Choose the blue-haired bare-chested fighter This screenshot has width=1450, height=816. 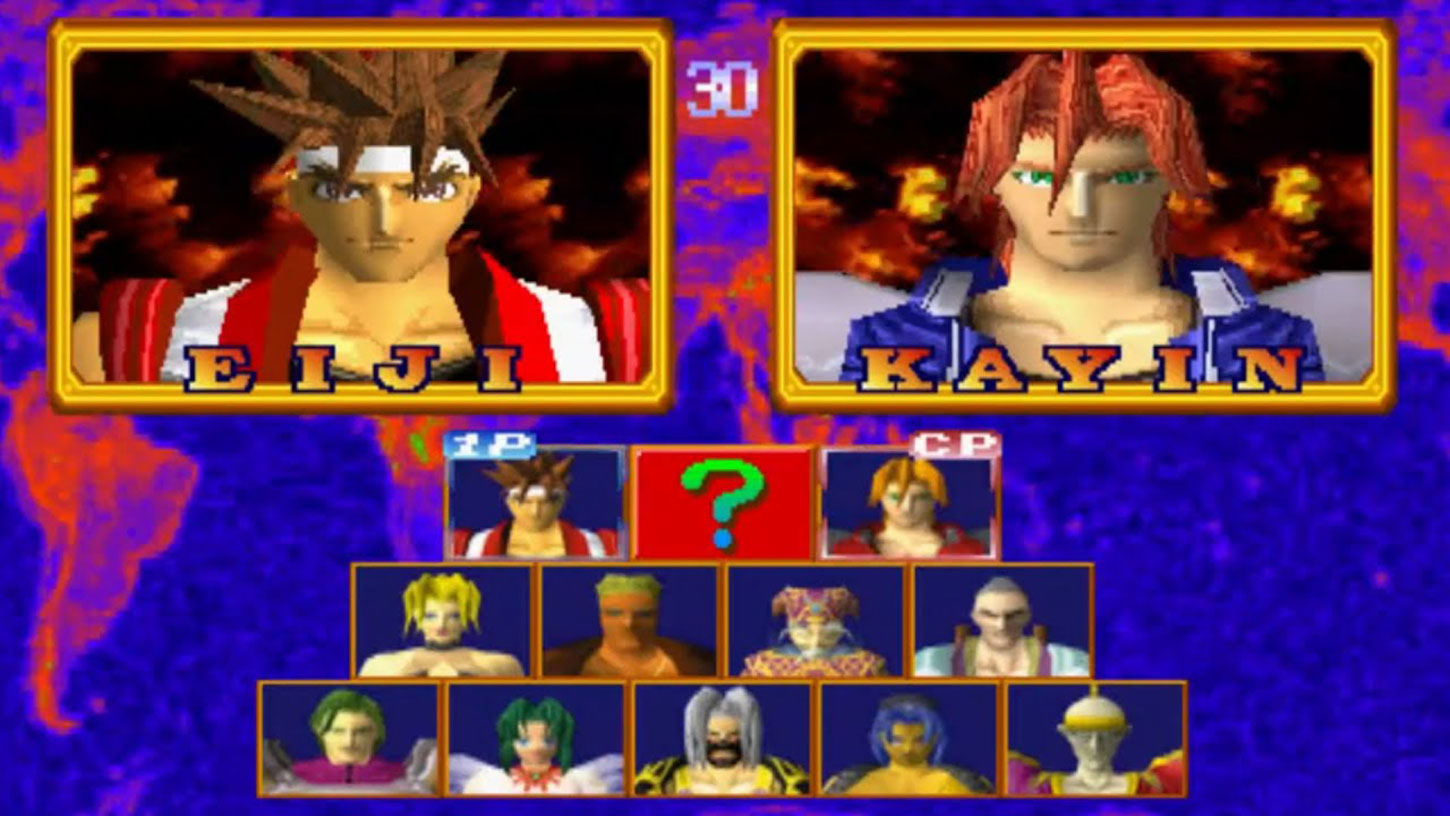point(909,739)
